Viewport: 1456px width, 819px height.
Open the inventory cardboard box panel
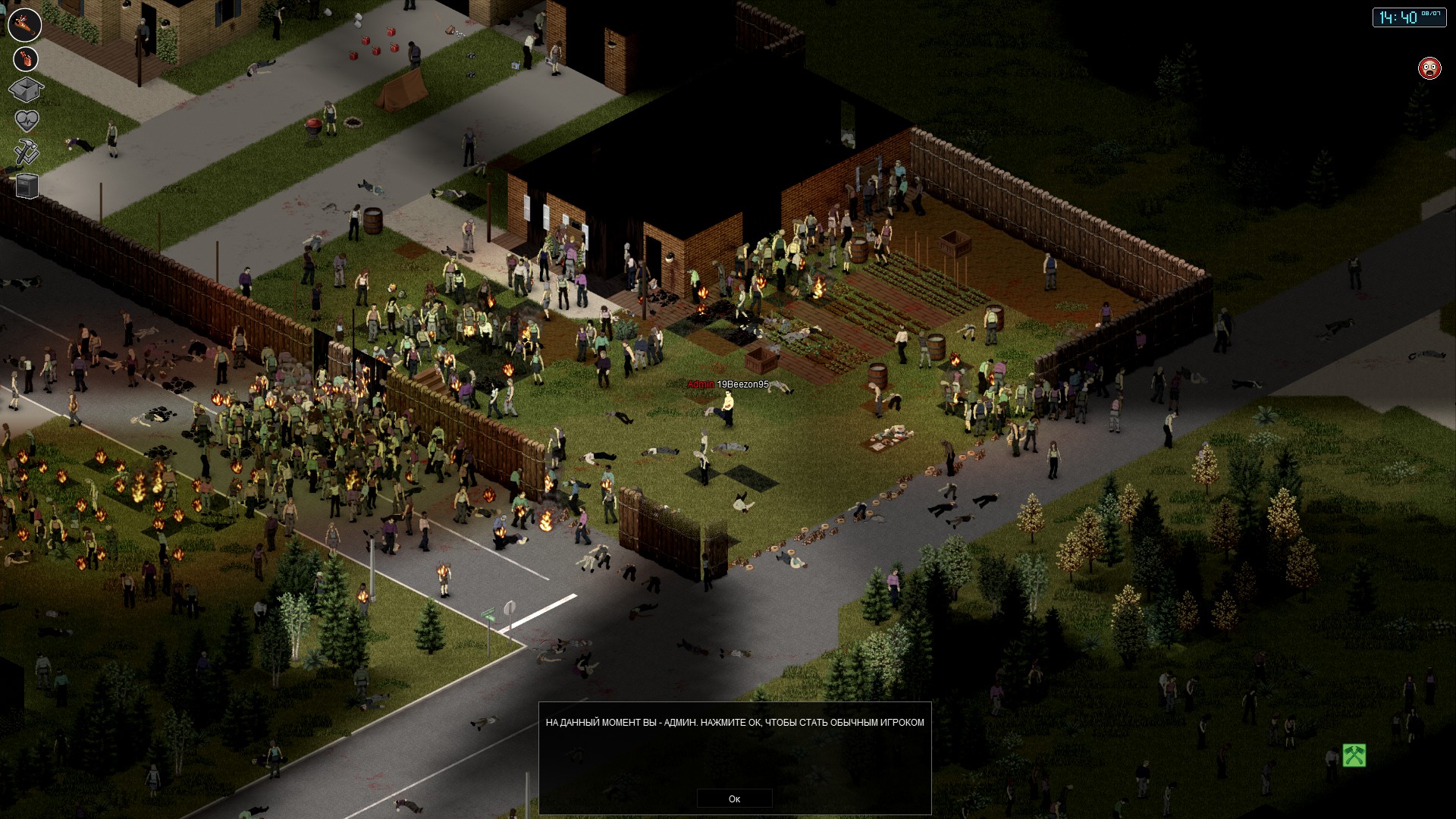pyautogui.click(x=27, y=88)
